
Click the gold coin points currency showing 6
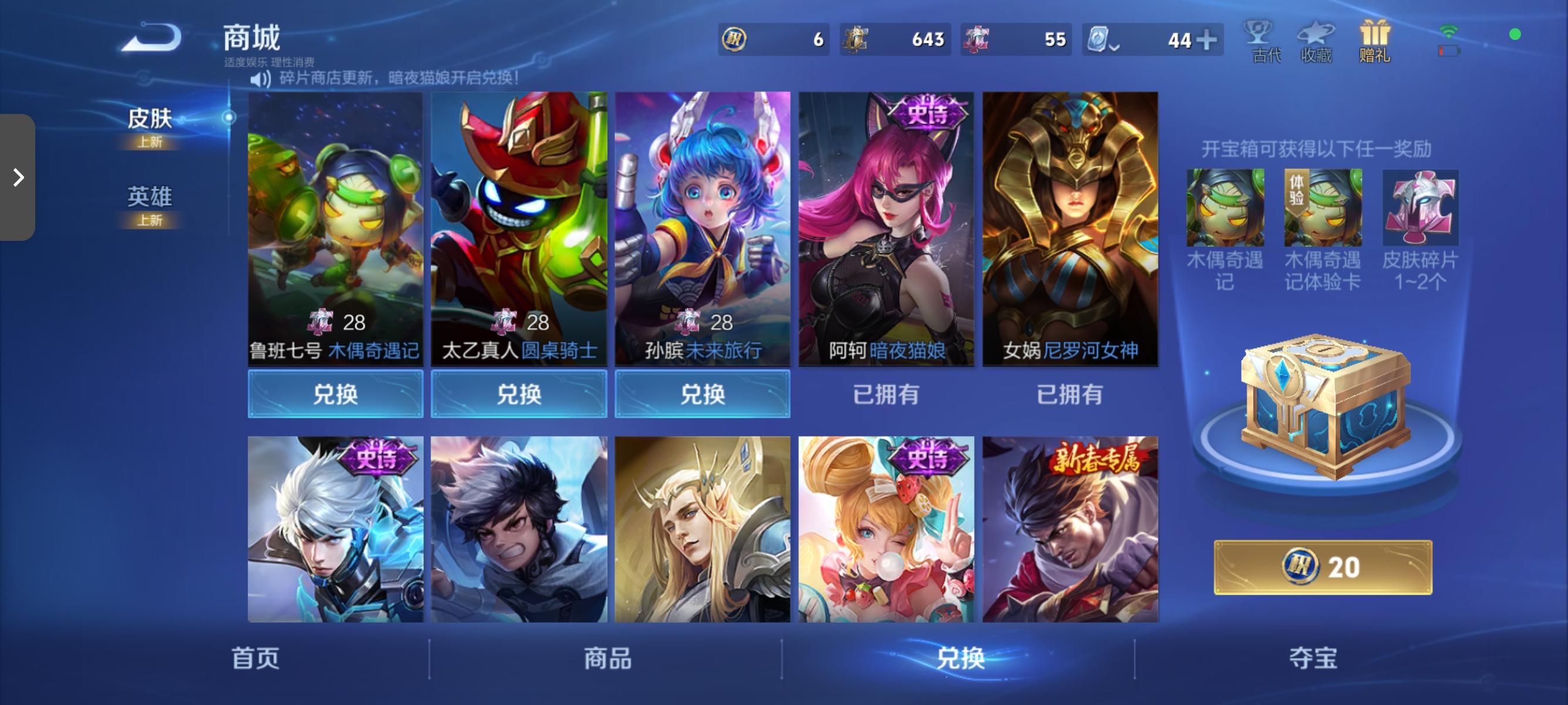[x=773, y=39]
